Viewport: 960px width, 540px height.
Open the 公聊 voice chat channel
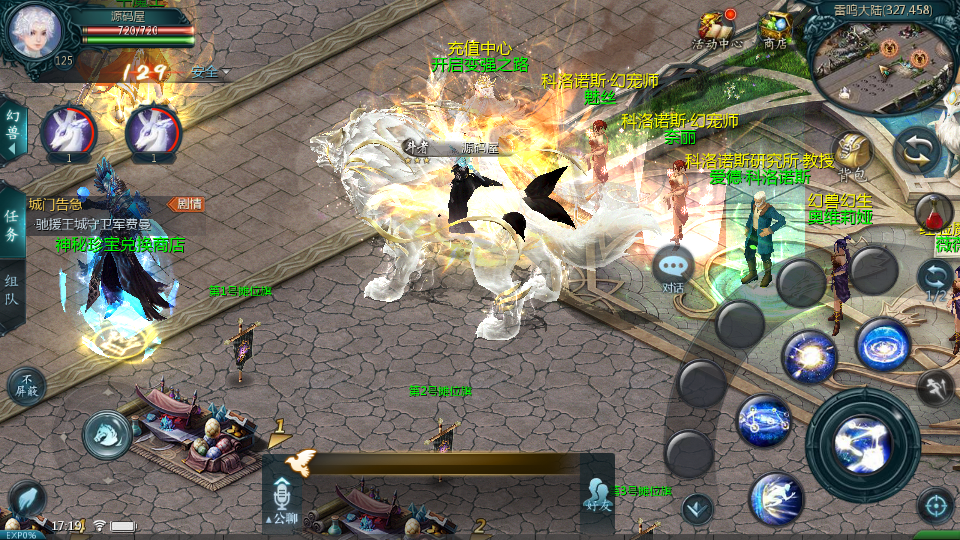coord(281,498)
